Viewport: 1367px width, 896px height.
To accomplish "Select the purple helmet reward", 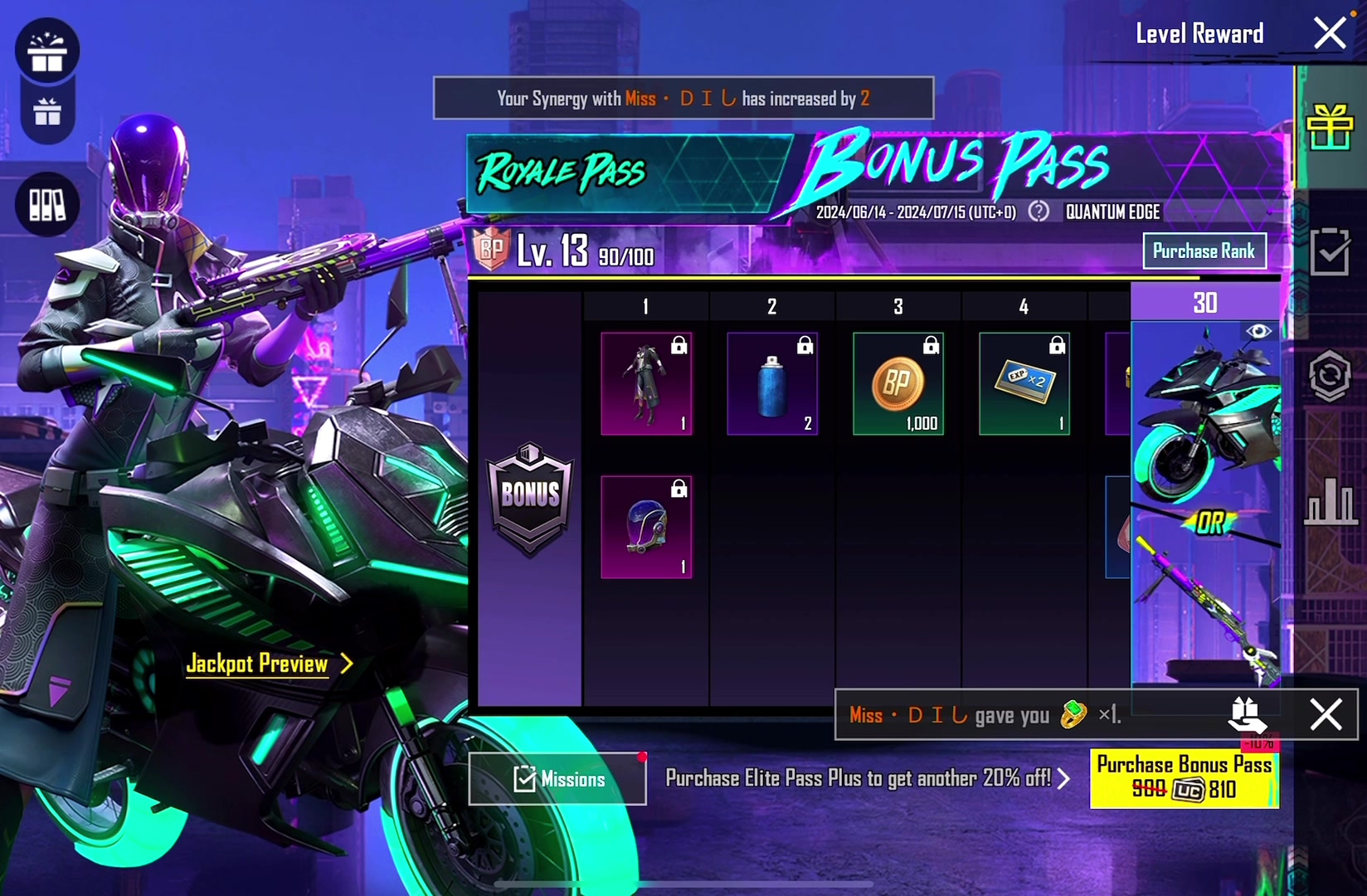I will point(646,527).
